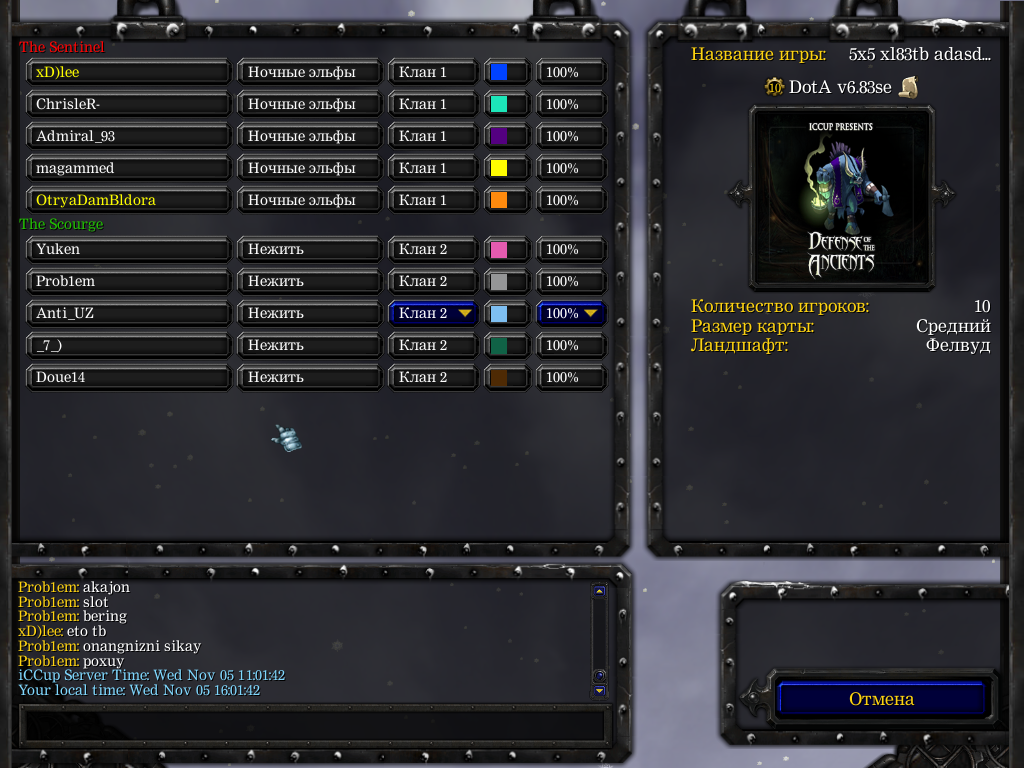The width and height of the screenshot is (1024, 768).
Task: Cancel with the Отмена button
Action: (x=881, y=699)
